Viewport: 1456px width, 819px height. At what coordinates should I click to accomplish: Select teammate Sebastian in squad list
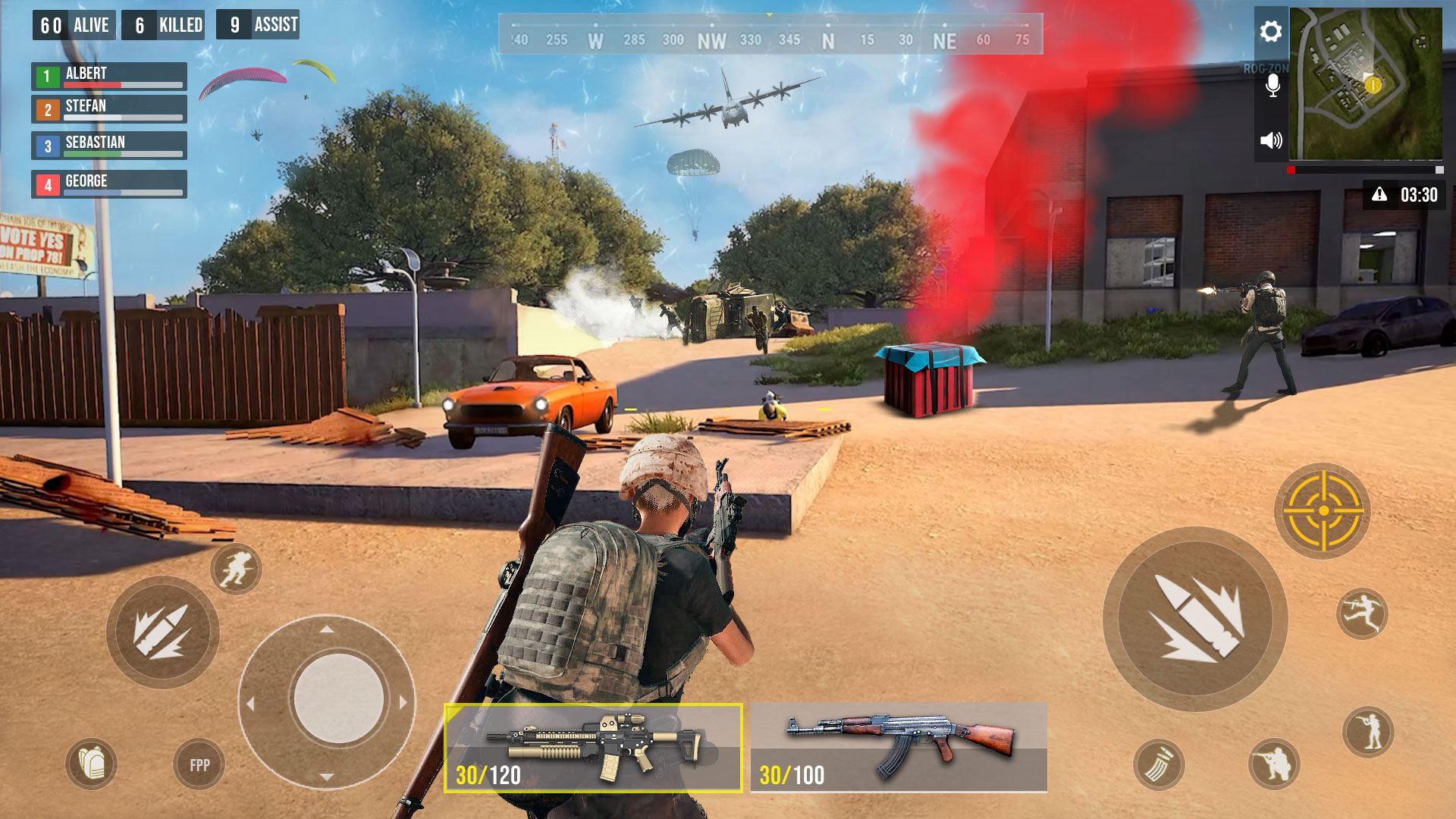[x=109, y=146]
